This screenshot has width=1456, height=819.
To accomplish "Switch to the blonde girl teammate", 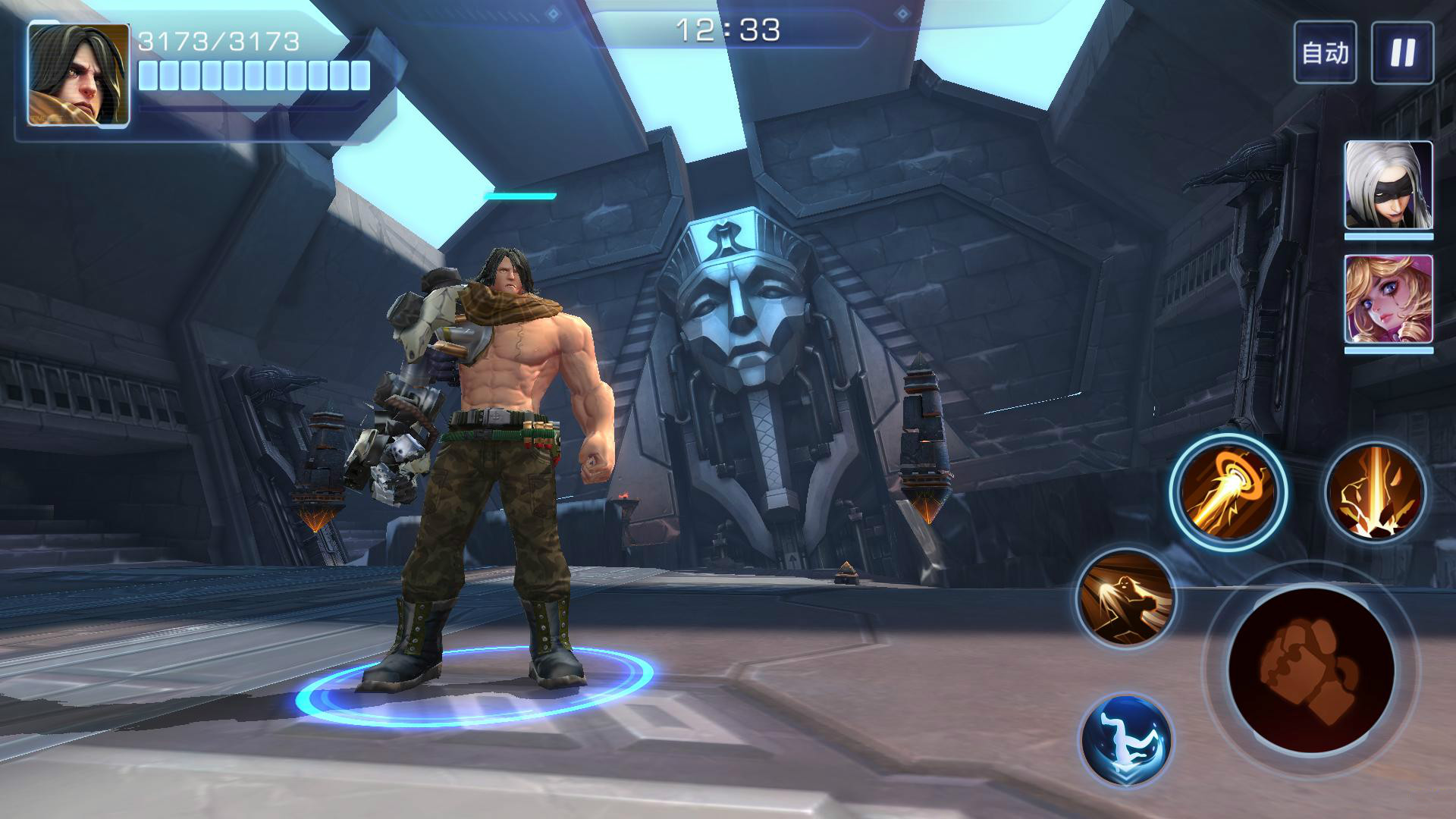I will [x=1389, y=300].
